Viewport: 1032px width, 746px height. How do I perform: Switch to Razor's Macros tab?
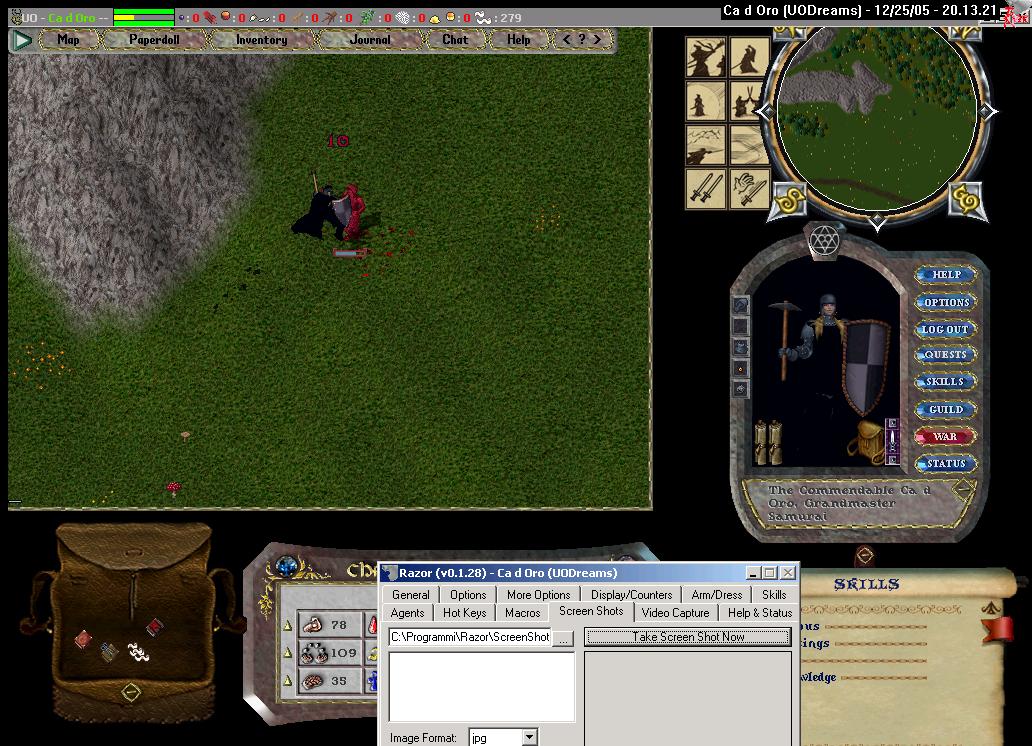point(523,613)
